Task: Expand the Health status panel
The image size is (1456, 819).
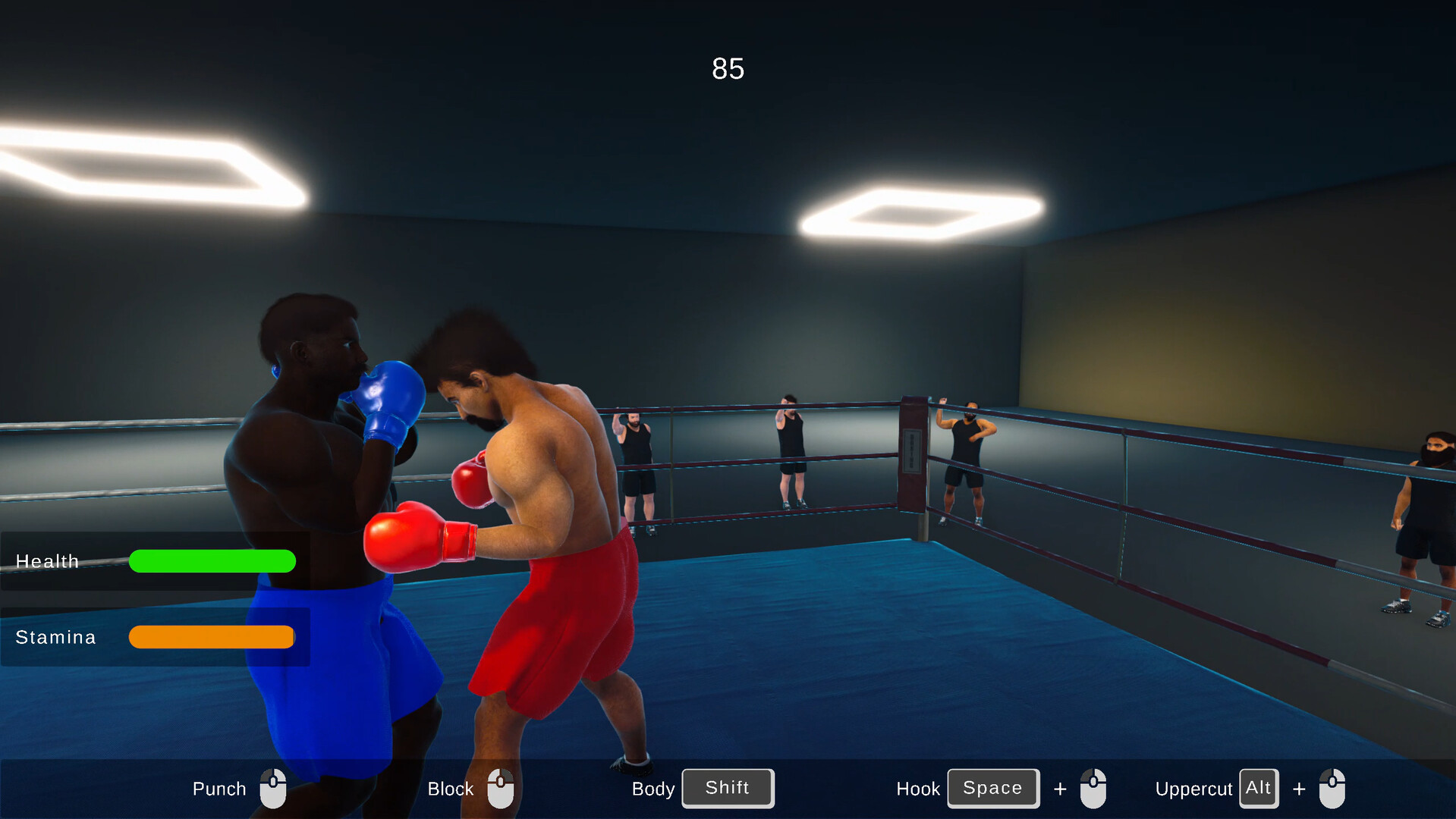Action: pyautogui.click(x=156, y=561)
